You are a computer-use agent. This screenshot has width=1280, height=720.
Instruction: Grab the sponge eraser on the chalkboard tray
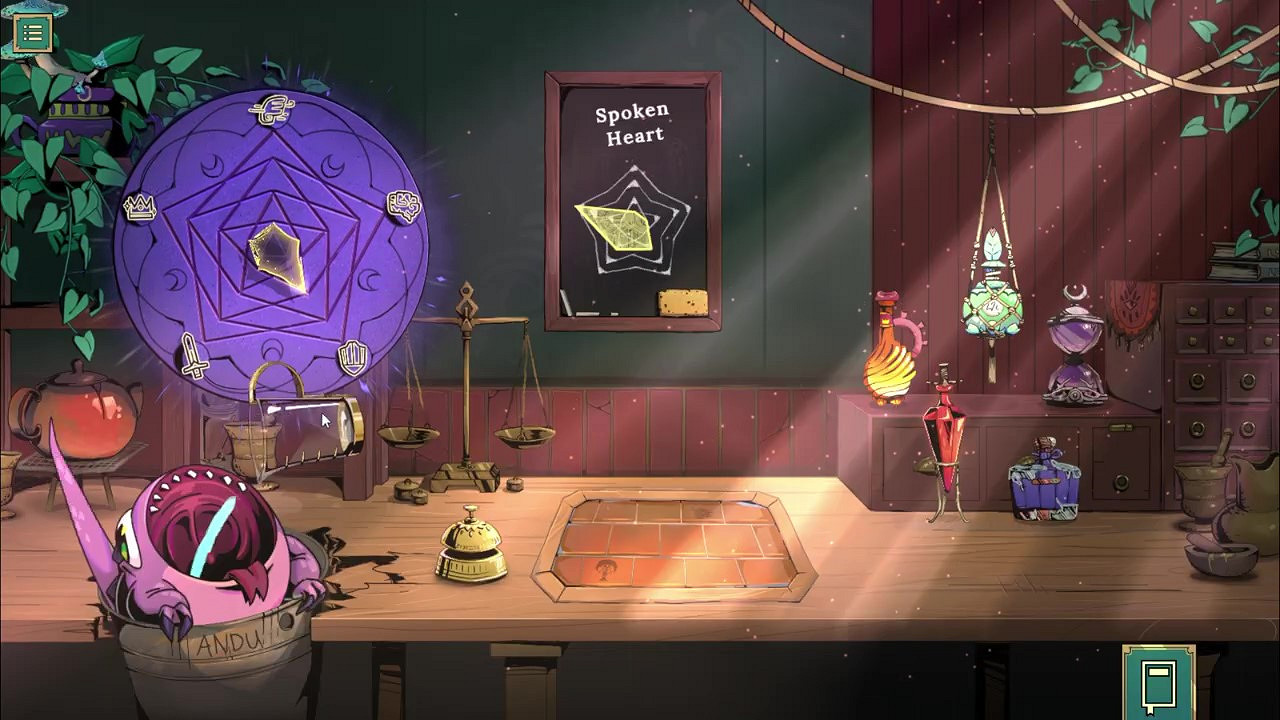click(x=684, y=299)
